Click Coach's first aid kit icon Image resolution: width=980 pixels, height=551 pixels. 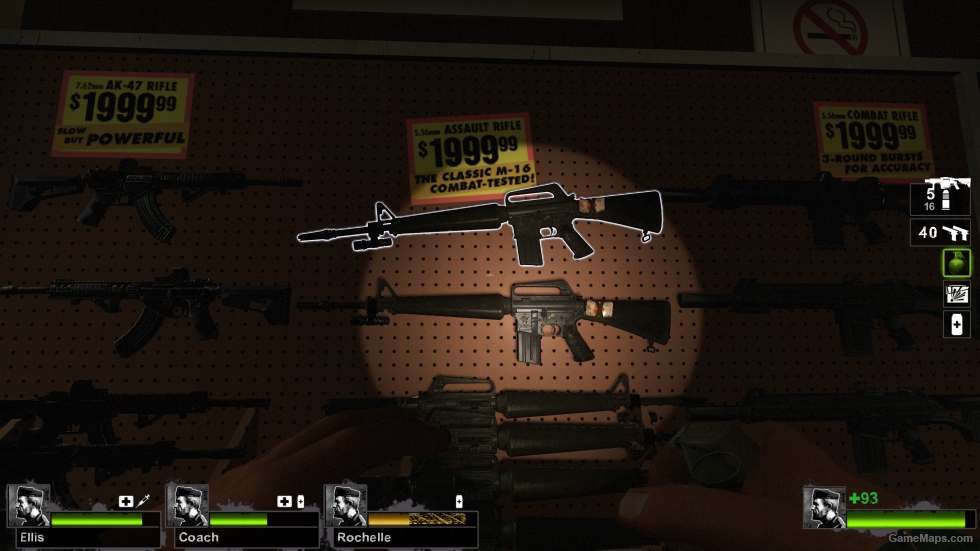point(284,501)
